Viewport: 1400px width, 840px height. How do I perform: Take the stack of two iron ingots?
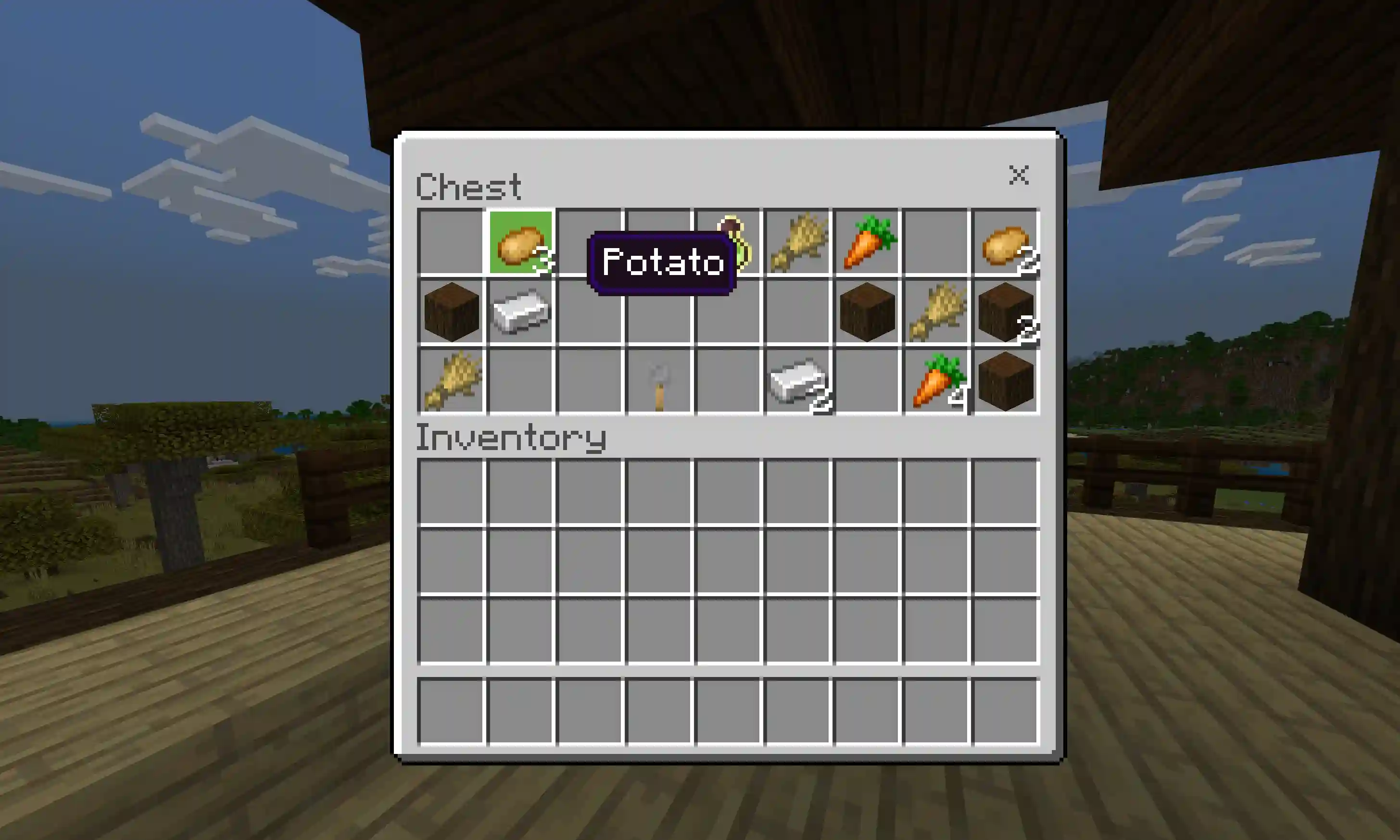798,381
